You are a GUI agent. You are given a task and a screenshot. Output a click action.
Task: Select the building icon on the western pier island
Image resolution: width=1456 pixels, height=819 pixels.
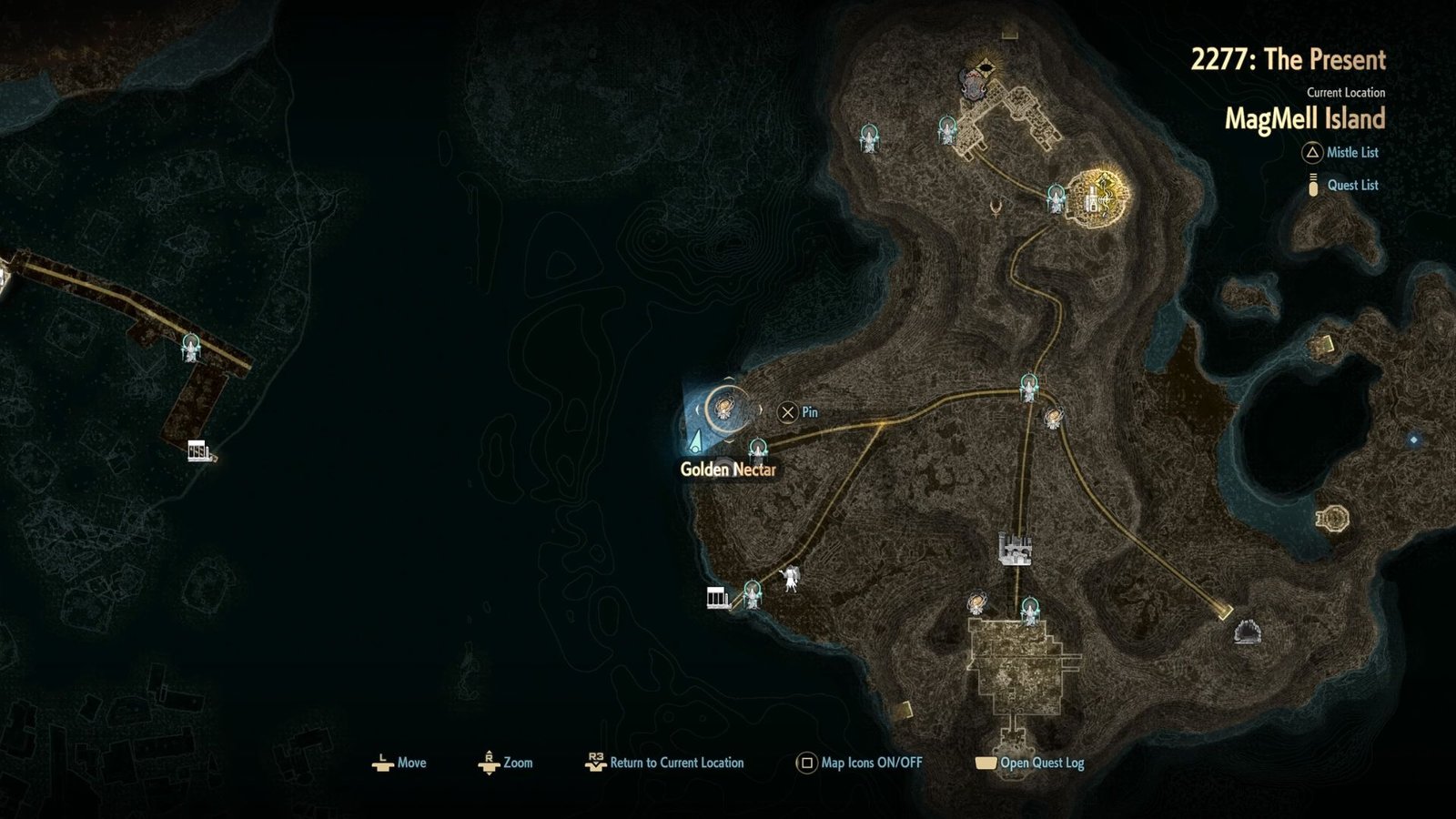coord(198,449)
